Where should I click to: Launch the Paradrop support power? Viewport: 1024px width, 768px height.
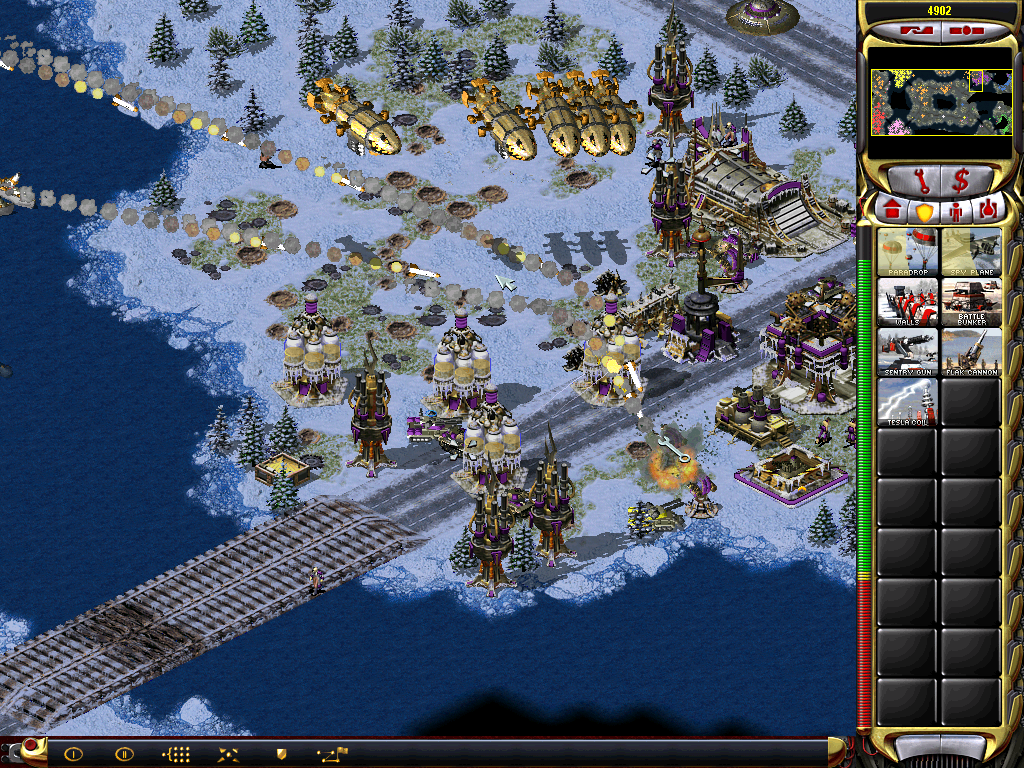[908, 252]
